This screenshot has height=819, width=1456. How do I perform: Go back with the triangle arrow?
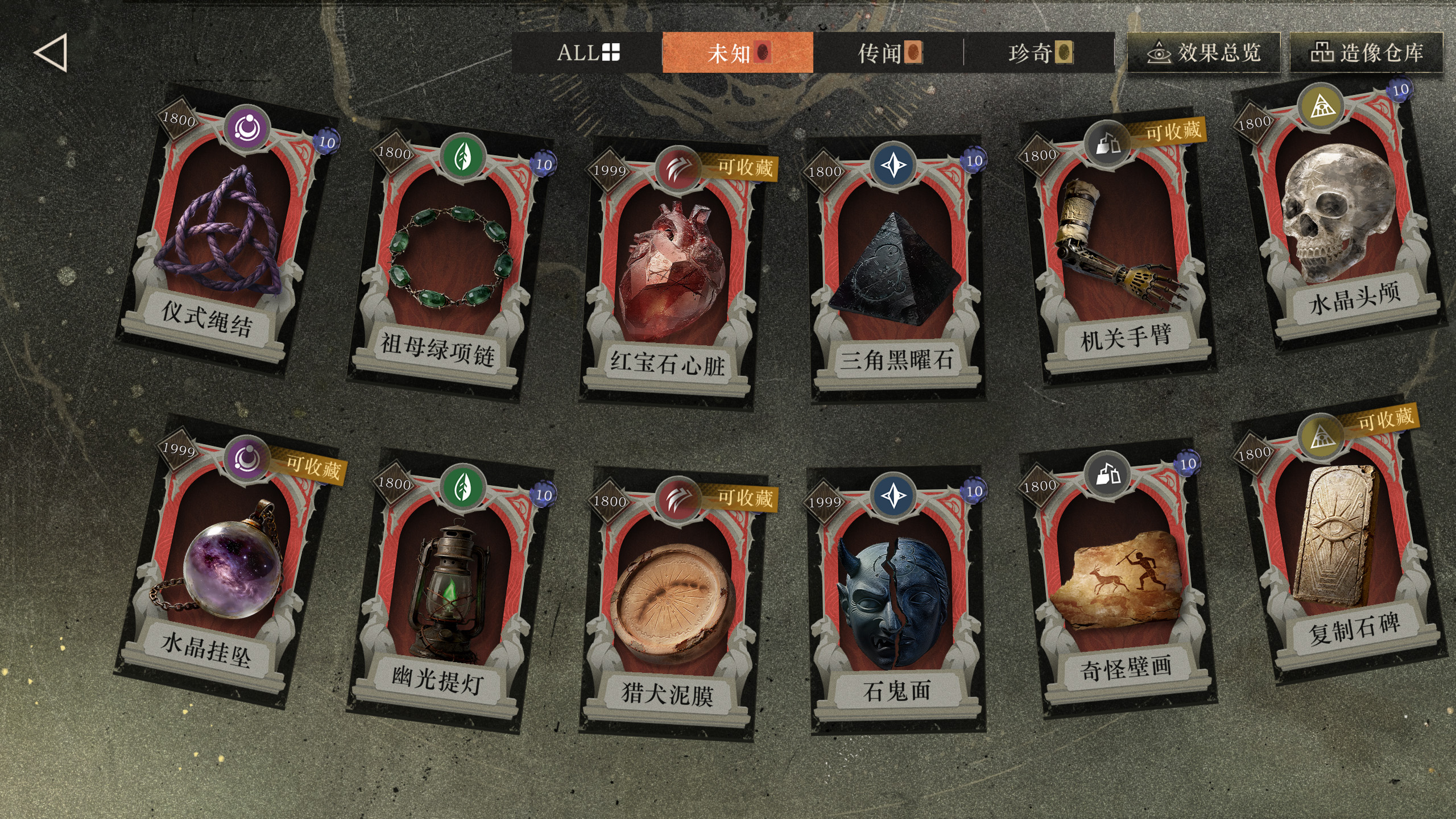(x=51, y=53)
